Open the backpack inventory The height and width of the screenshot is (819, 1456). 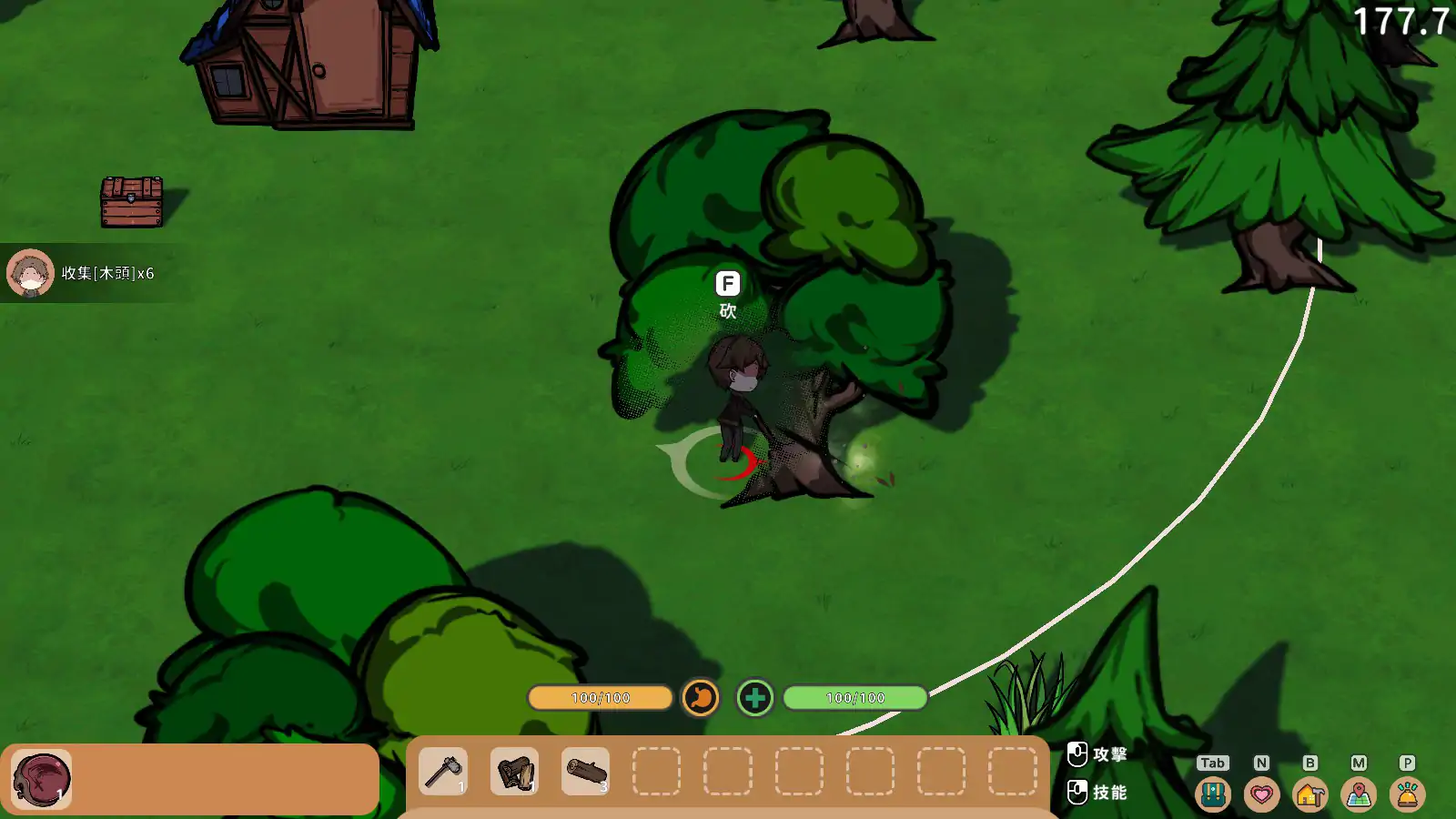[1212, 794]
